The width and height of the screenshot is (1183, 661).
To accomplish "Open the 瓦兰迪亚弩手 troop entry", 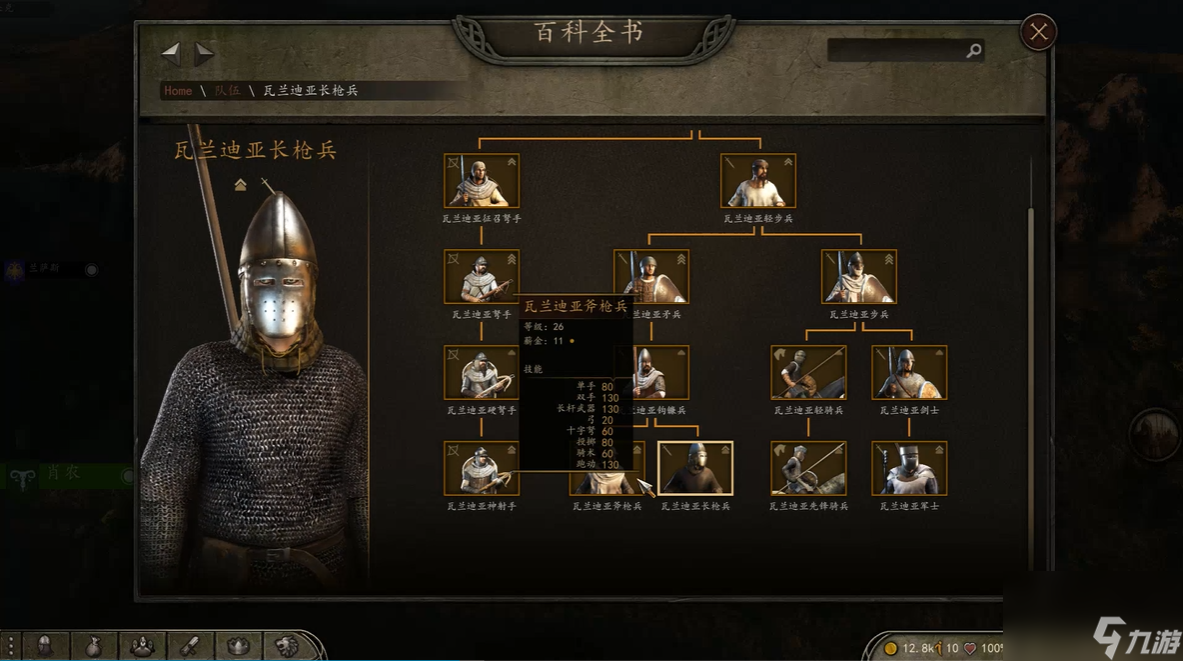I will tap(481, 277).
